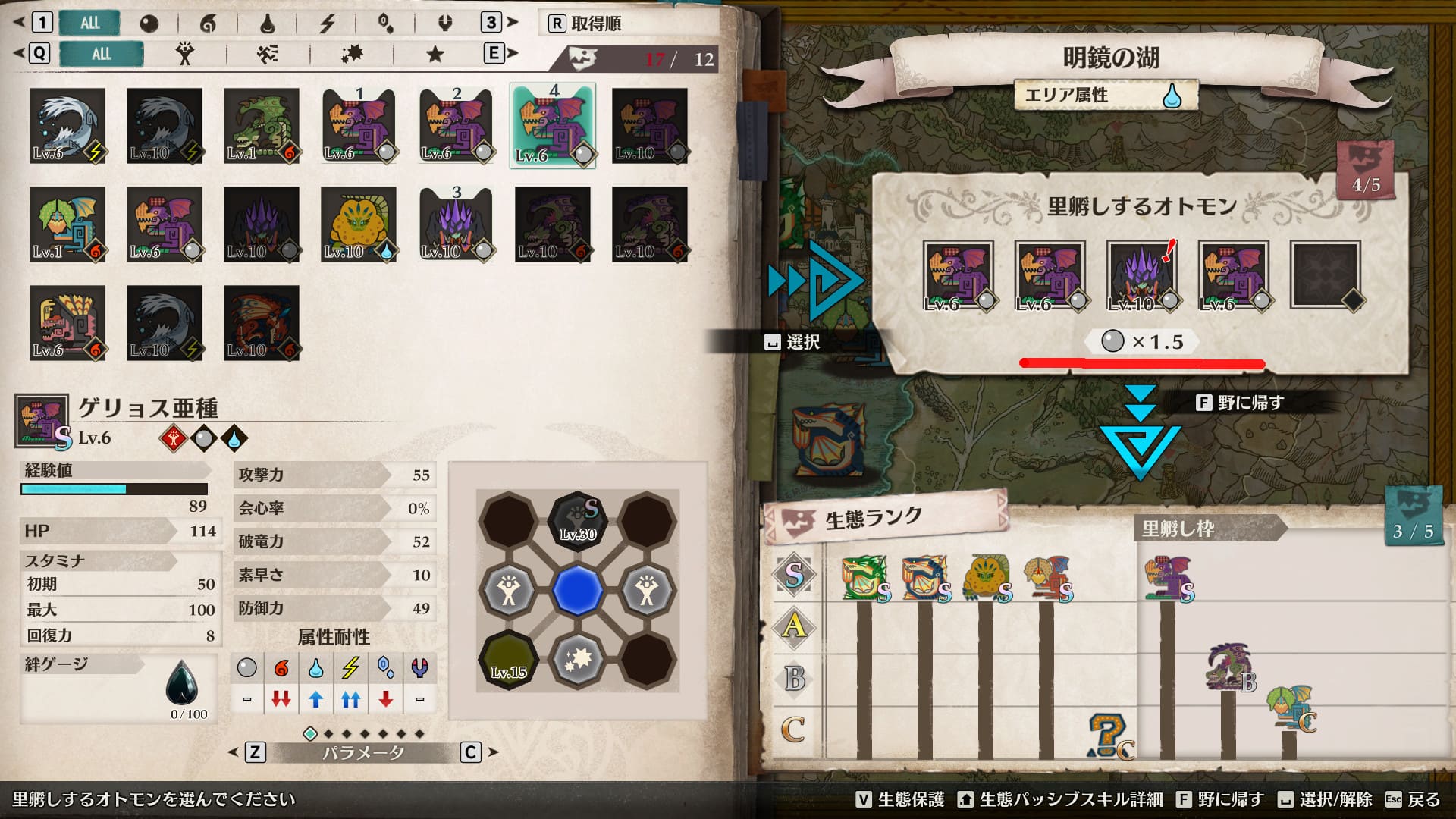Select the ALL element filter tab
The height and width of the screenshot is (819, 1456).
(x=89, y=23)
